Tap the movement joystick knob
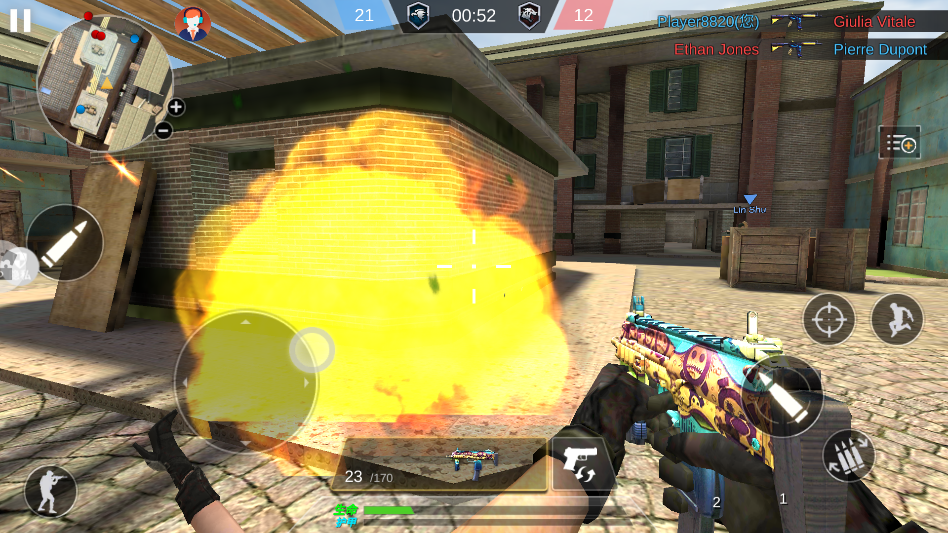This screenshot has width=948, height=533. [x=312, y=350]
